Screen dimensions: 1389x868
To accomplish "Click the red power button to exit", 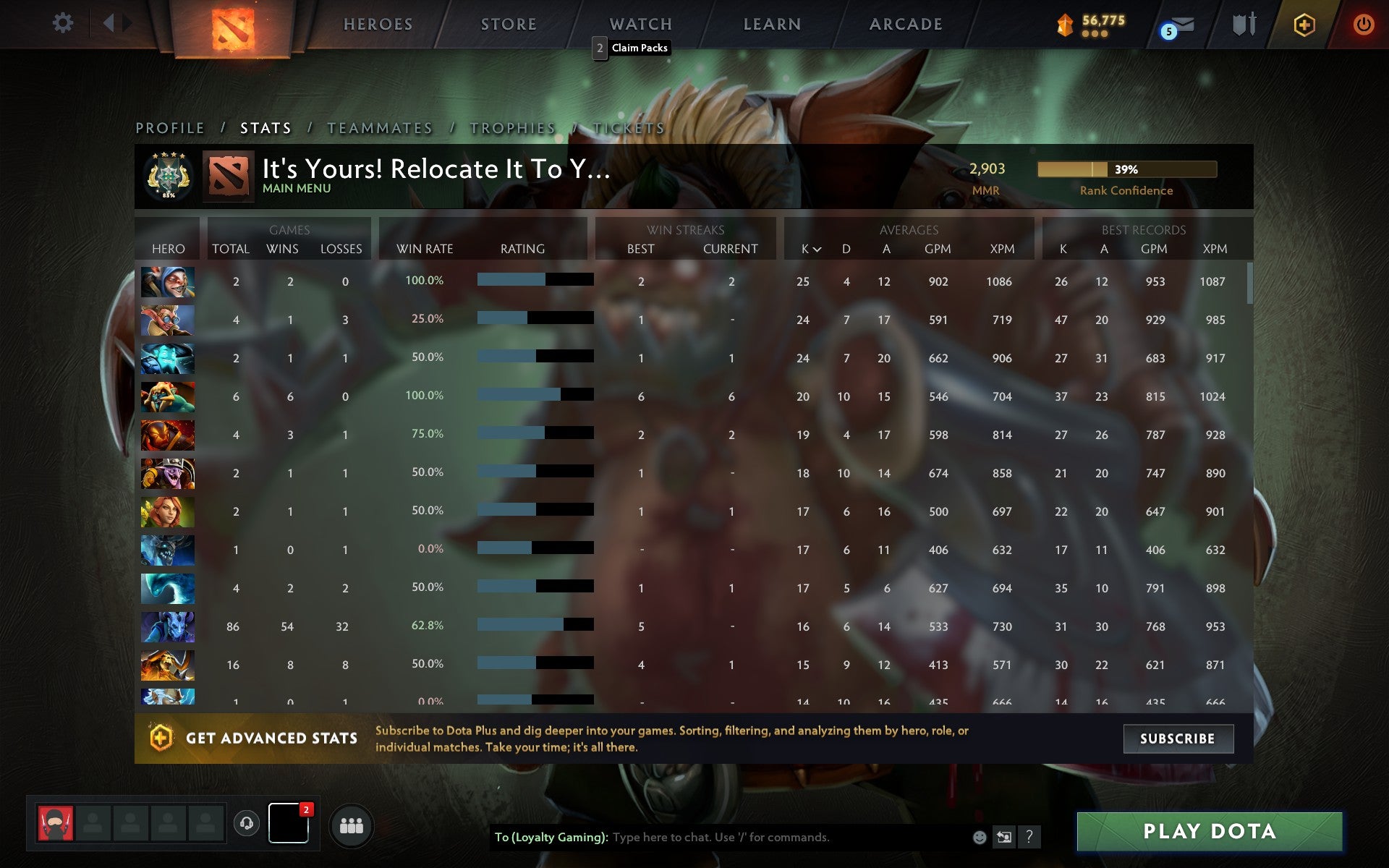I will (1363, 23).
